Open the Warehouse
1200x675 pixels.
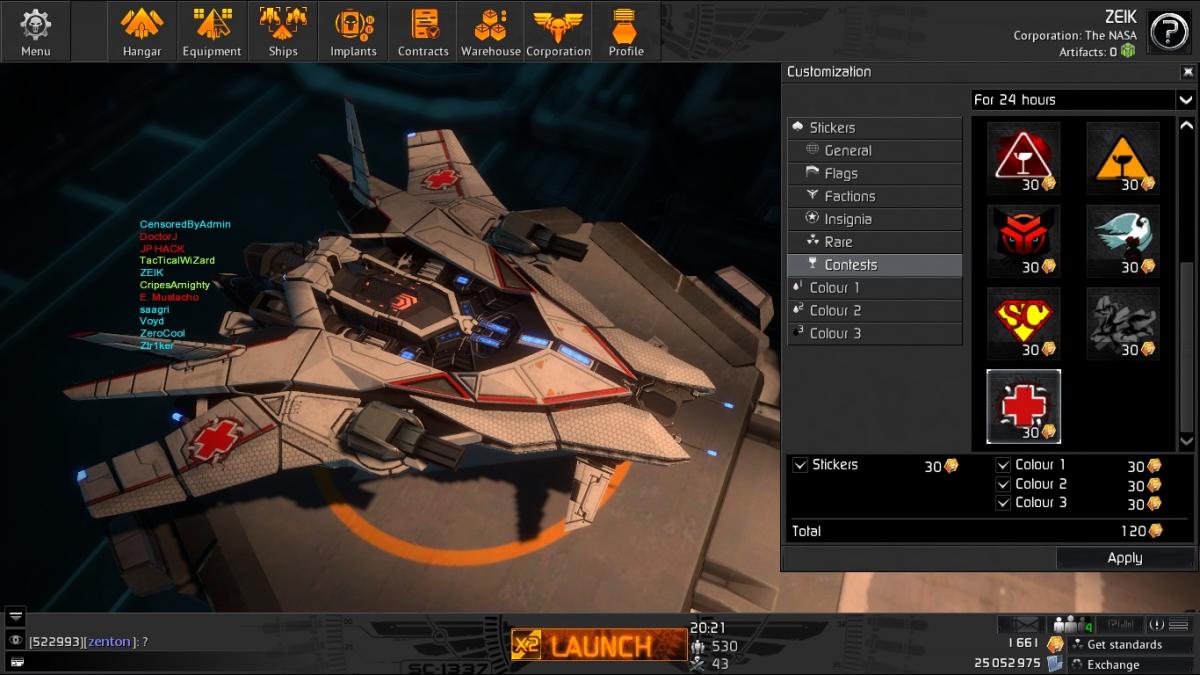click(x=490, y=31)
